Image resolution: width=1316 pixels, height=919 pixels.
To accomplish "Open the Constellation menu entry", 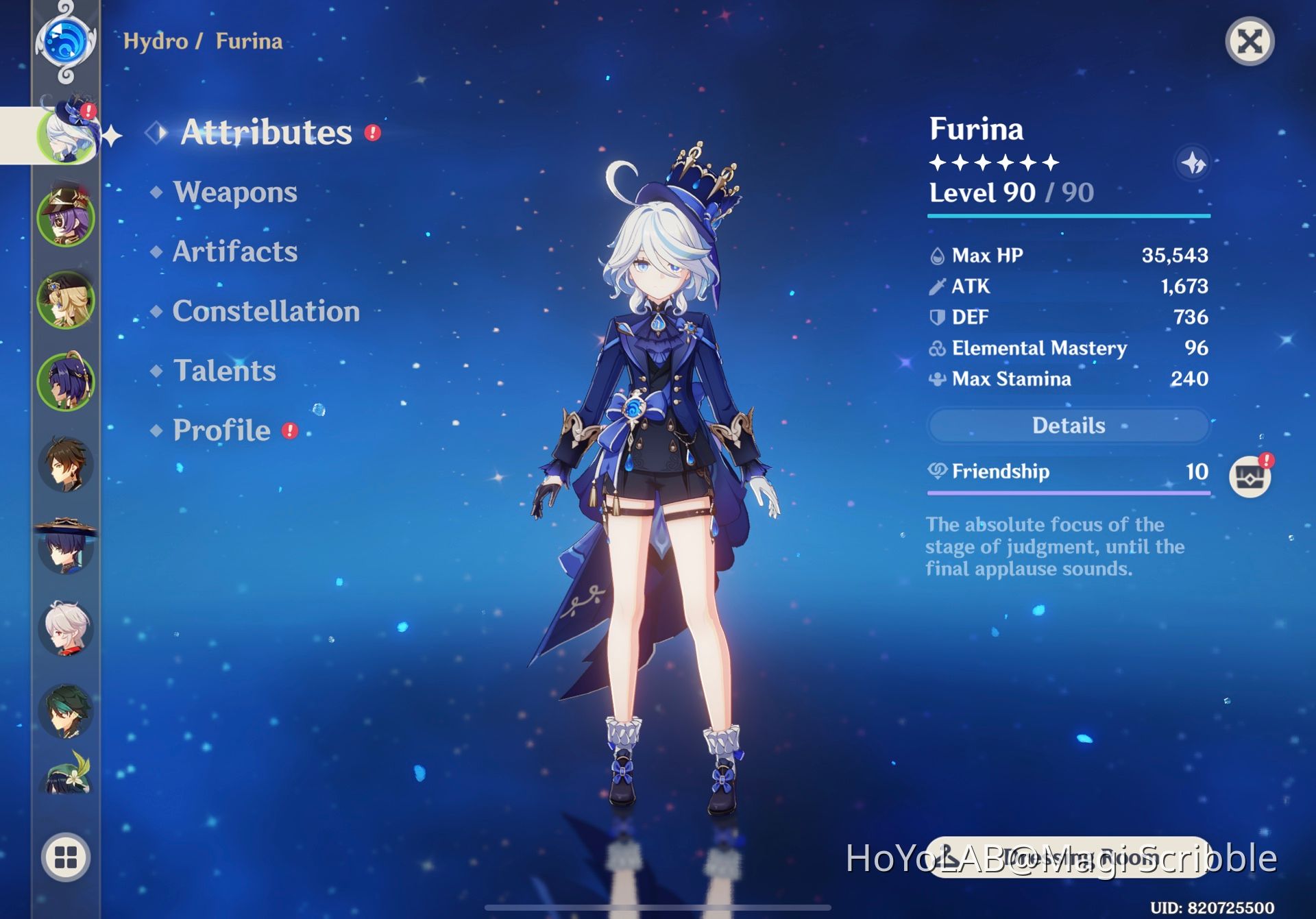I will coord(266,312).
